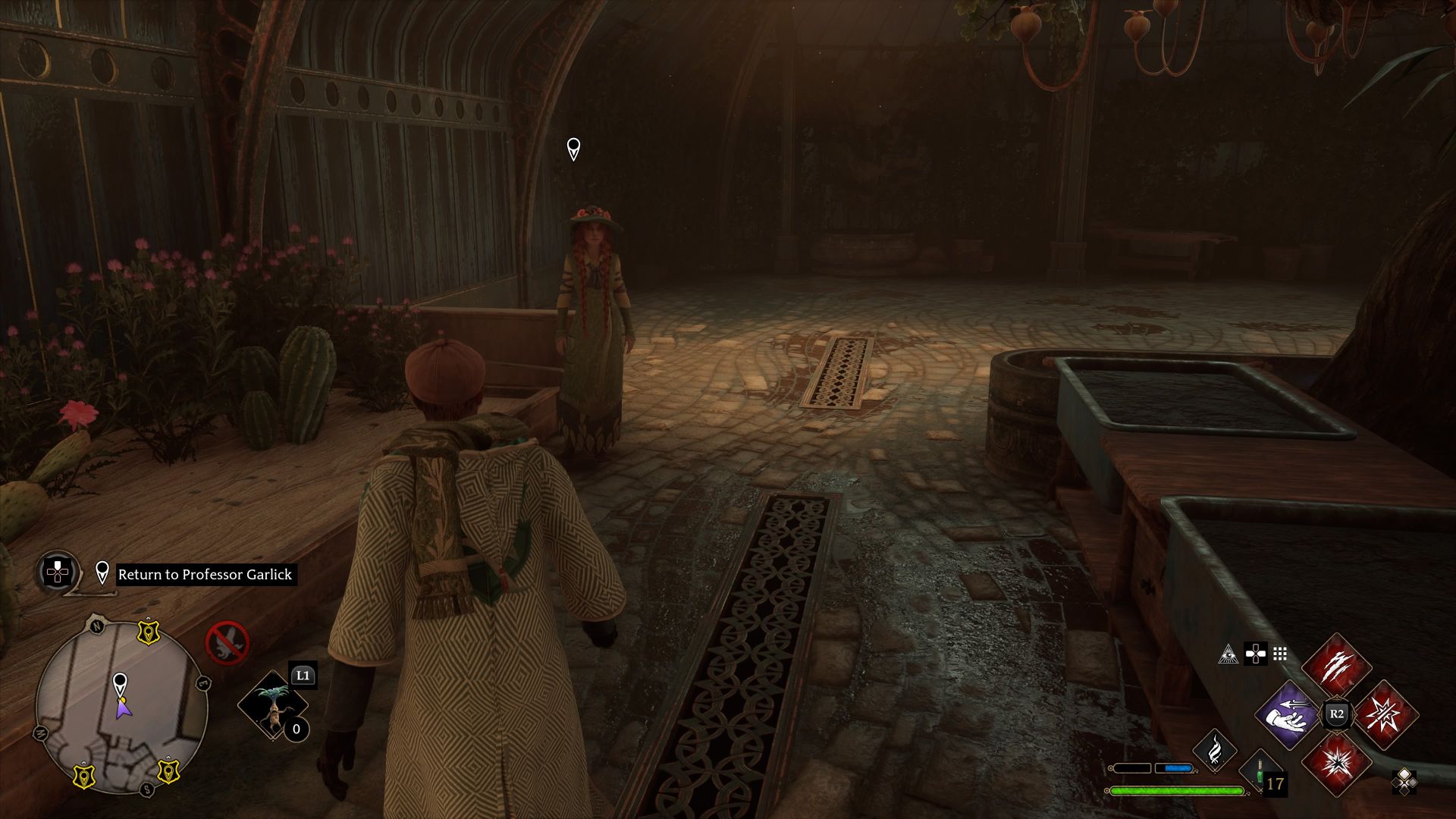Image resolution: width=1456 pixels, height=819 pixels.
Task: Click the white waypoint marker above the professor
Action: [x=573, y=148]
